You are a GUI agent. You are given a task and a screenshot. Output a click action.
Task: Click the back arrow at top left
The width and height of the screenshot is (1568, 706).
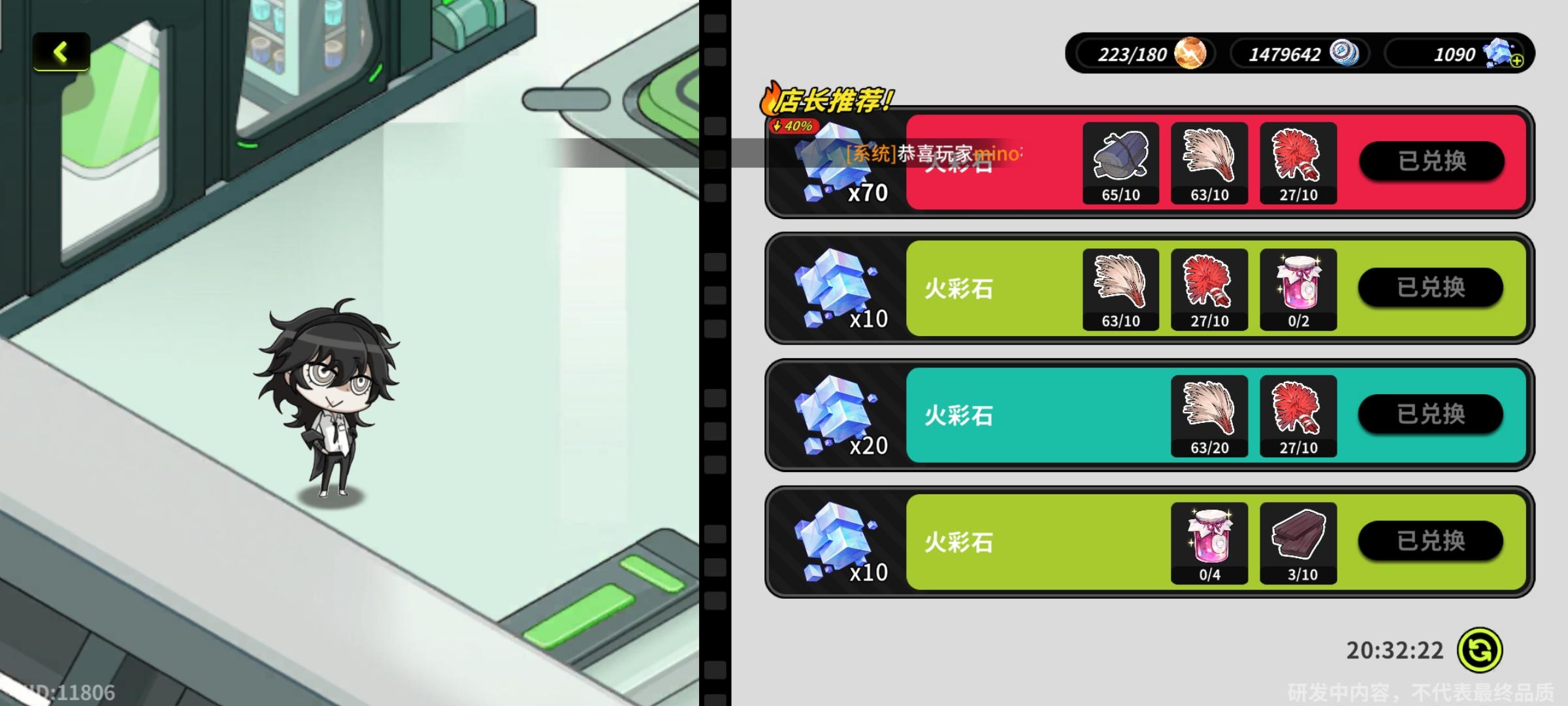tap(61, 52)
